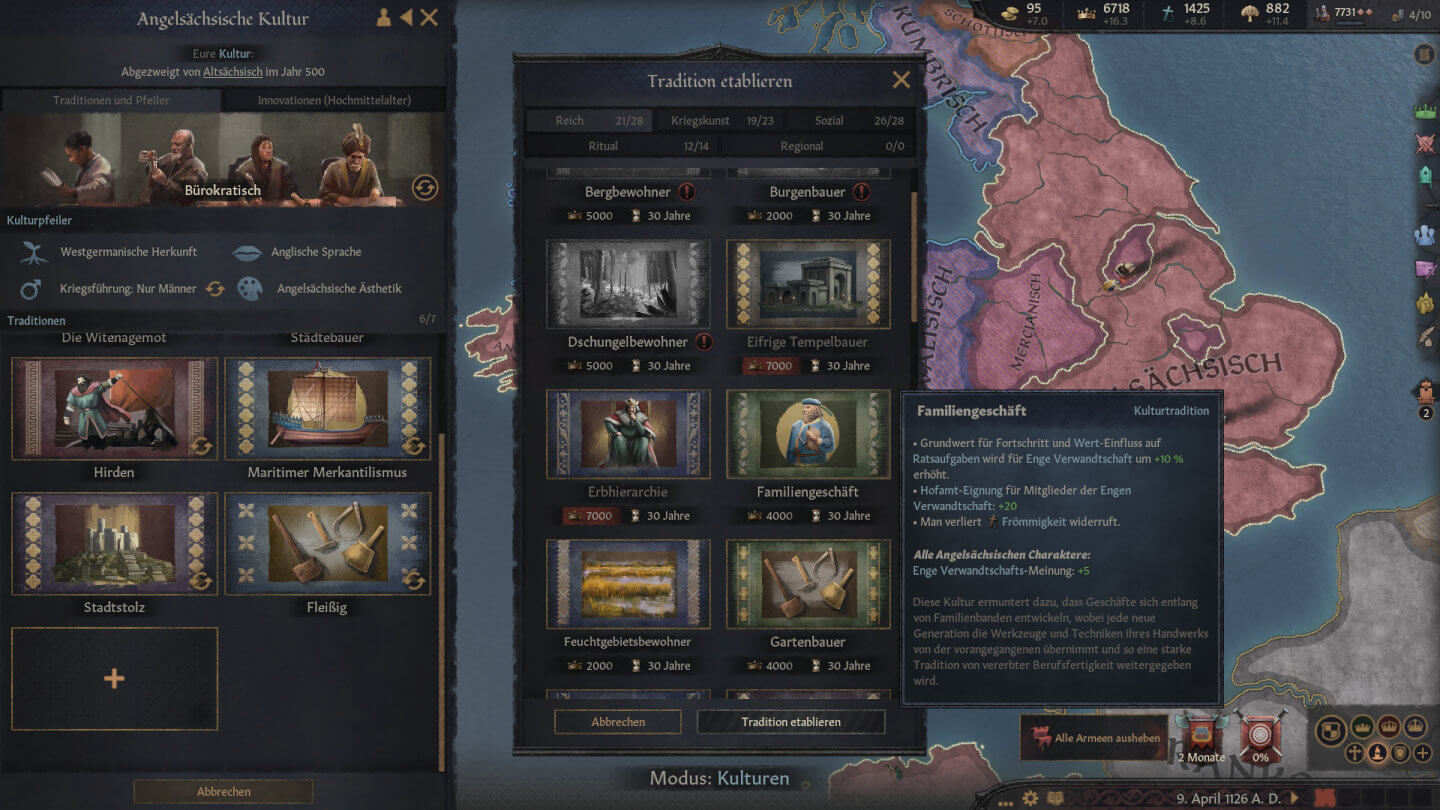Switch to the Reich tradition category

[x=587, y=121]
